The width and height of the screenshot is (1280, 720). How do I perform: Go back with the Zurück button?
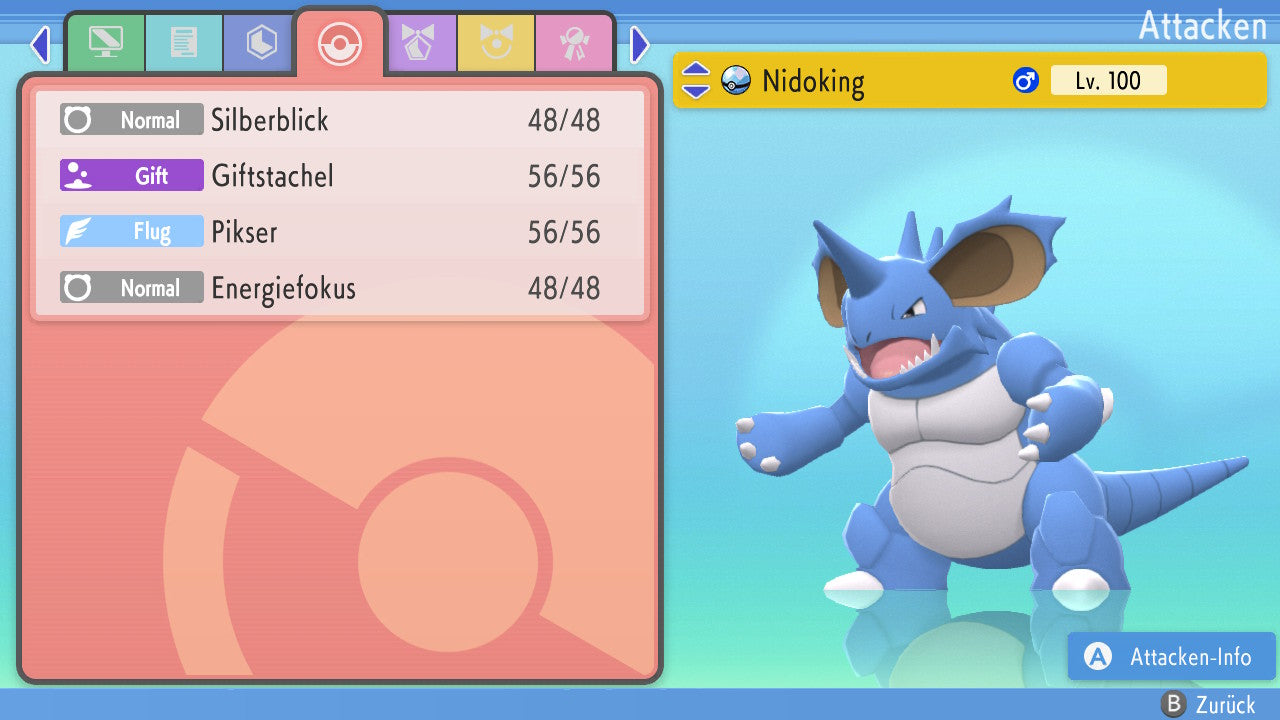click(1208, 705)
